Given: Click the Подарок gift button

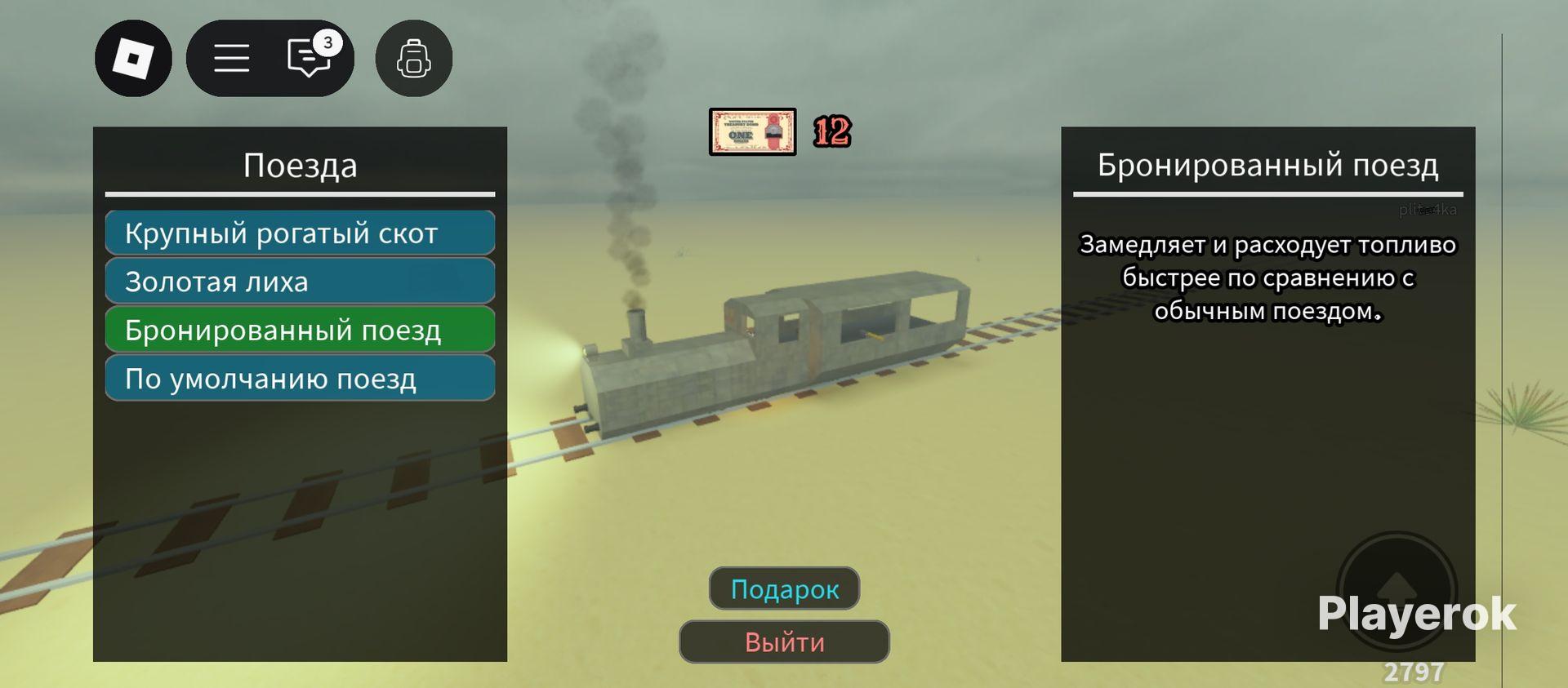Looking at the screenshot, I should click(784, 588).
